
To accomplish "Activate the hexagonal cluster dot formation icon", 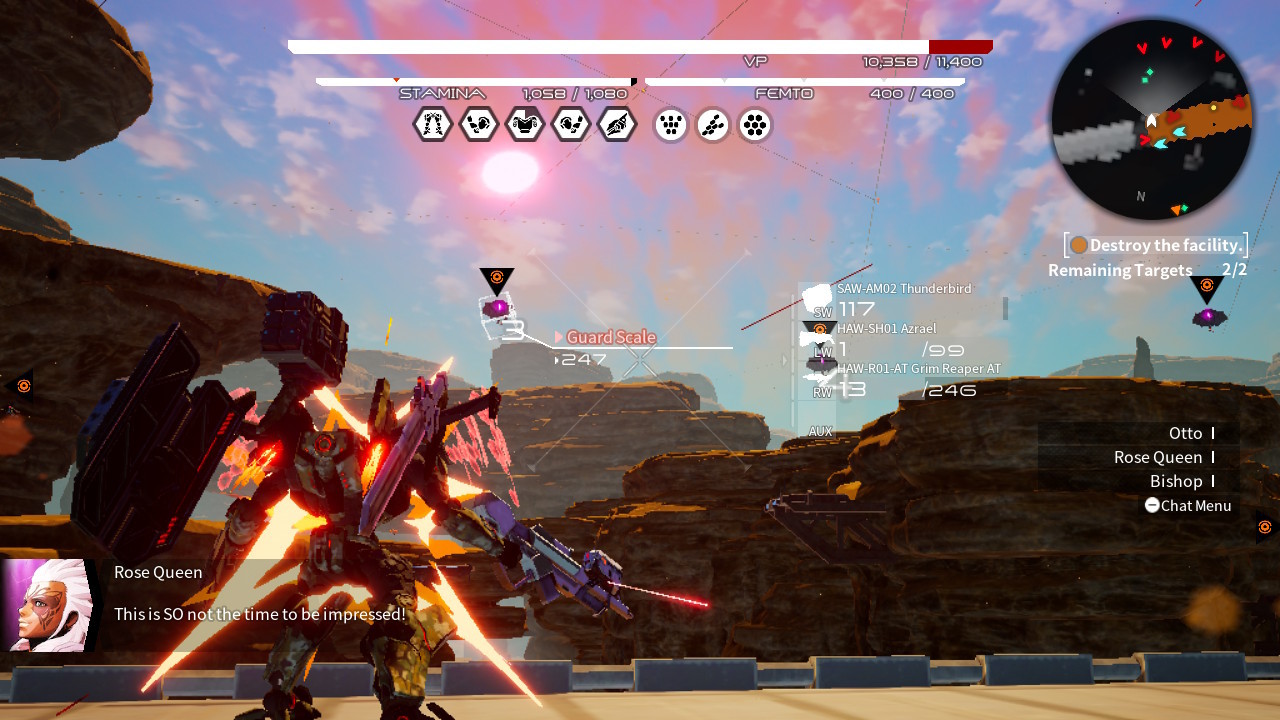I will [755, 125].
